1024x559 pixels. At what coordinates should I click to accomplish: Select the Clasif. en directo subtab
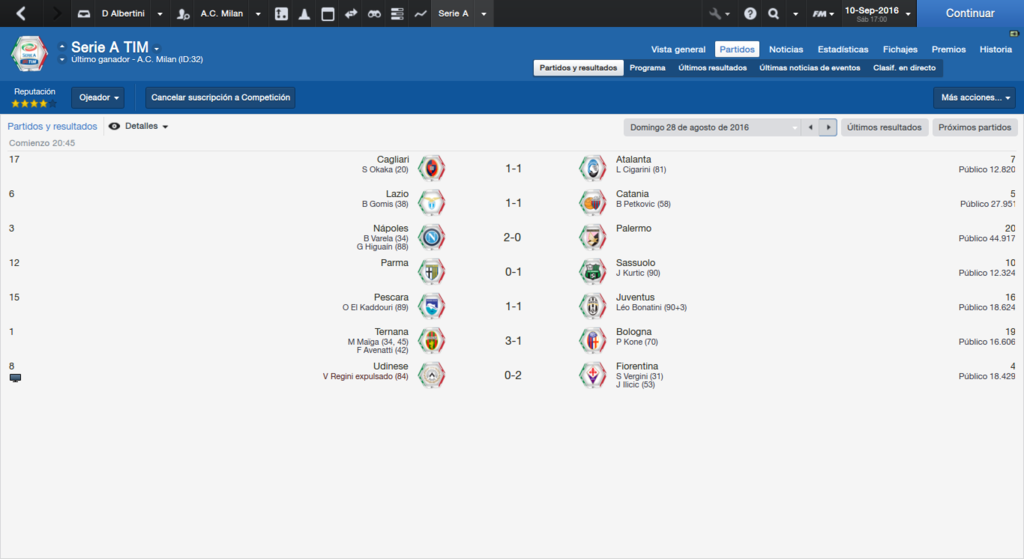click(x=904, y=68)
